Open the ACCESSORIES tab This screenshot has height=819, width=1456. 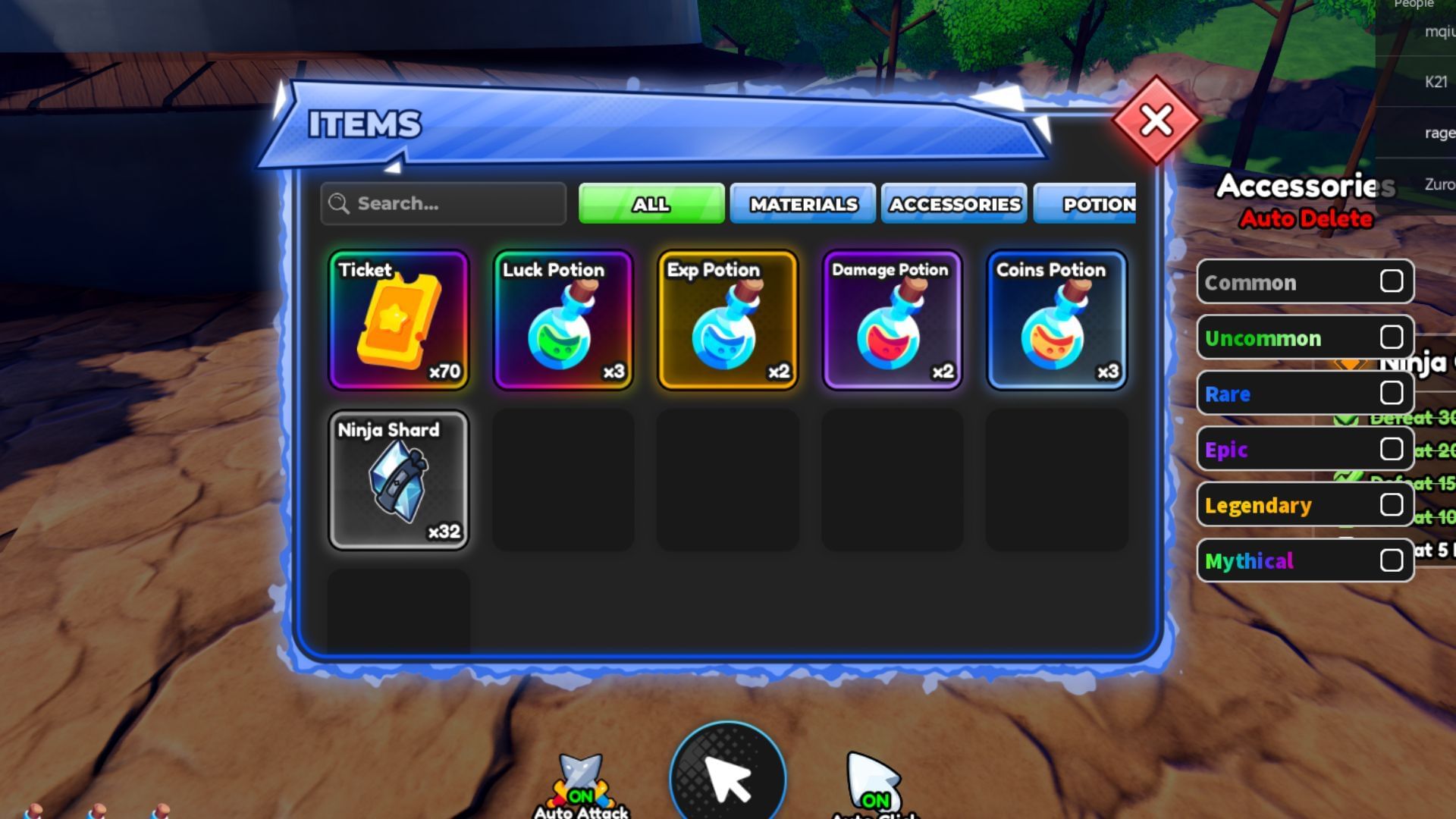coord(955,203)
